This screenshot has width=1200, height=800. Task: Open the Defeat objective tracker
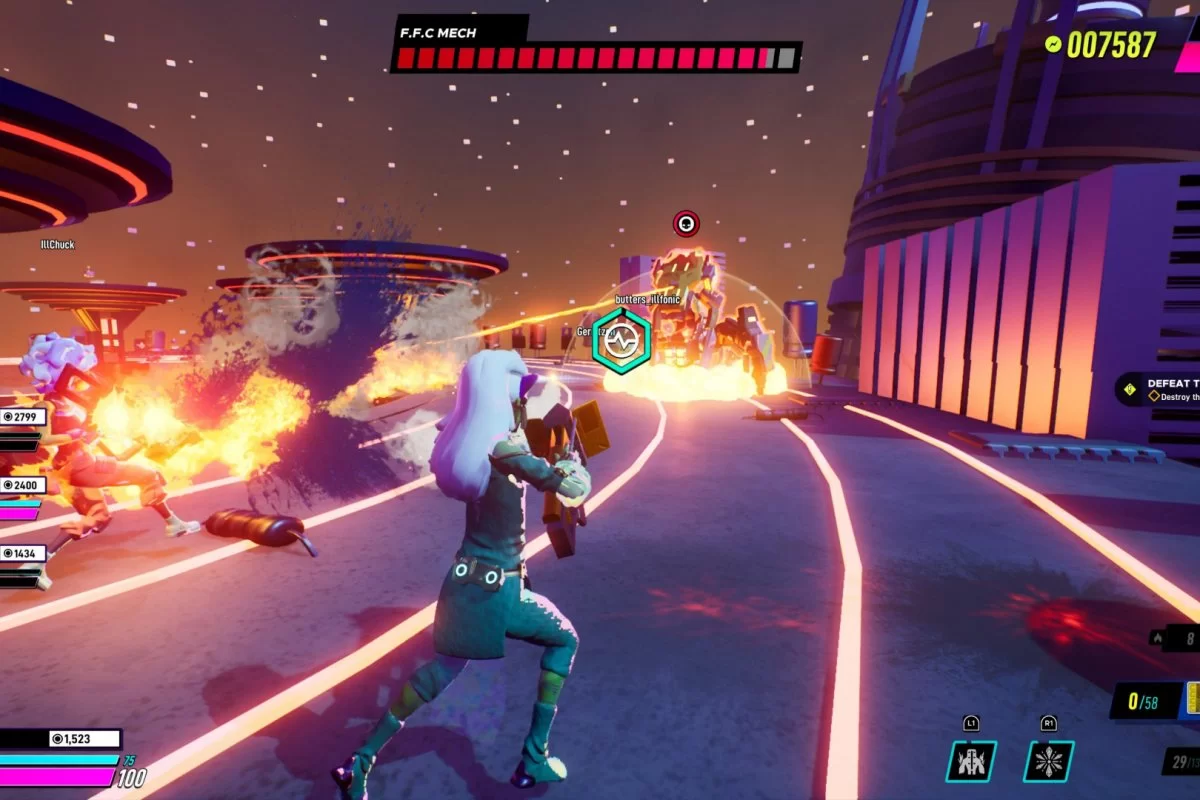[x=1160, y=389]
